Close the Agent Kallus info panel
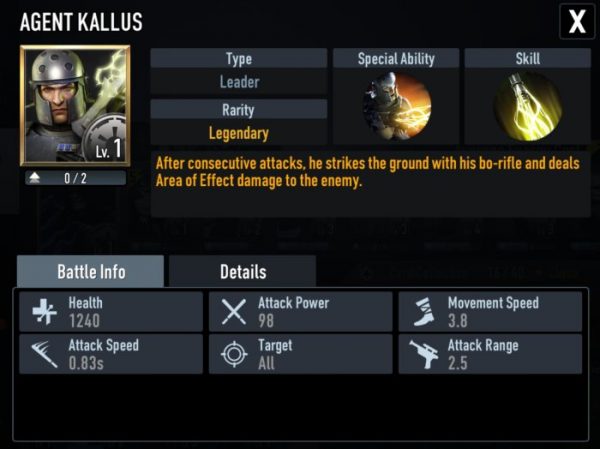600x449 pixels. coord(576,21)
